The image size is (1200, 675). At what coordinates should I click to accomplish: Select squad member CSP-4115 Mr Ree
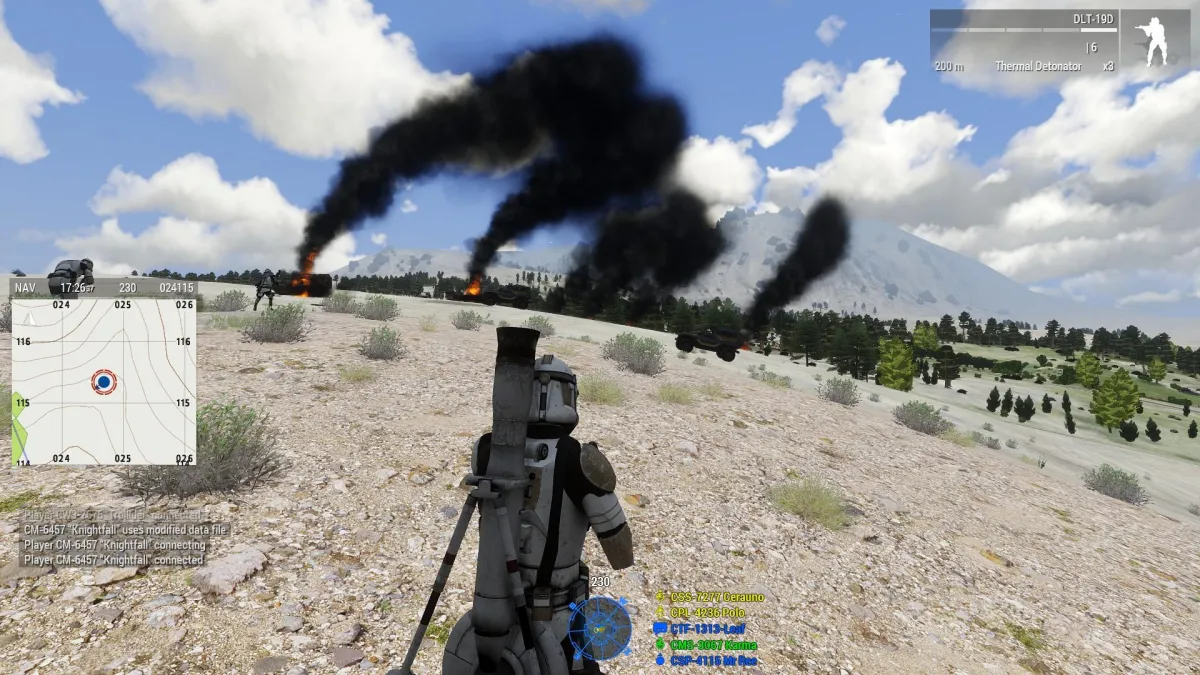(x=713, y=661)
